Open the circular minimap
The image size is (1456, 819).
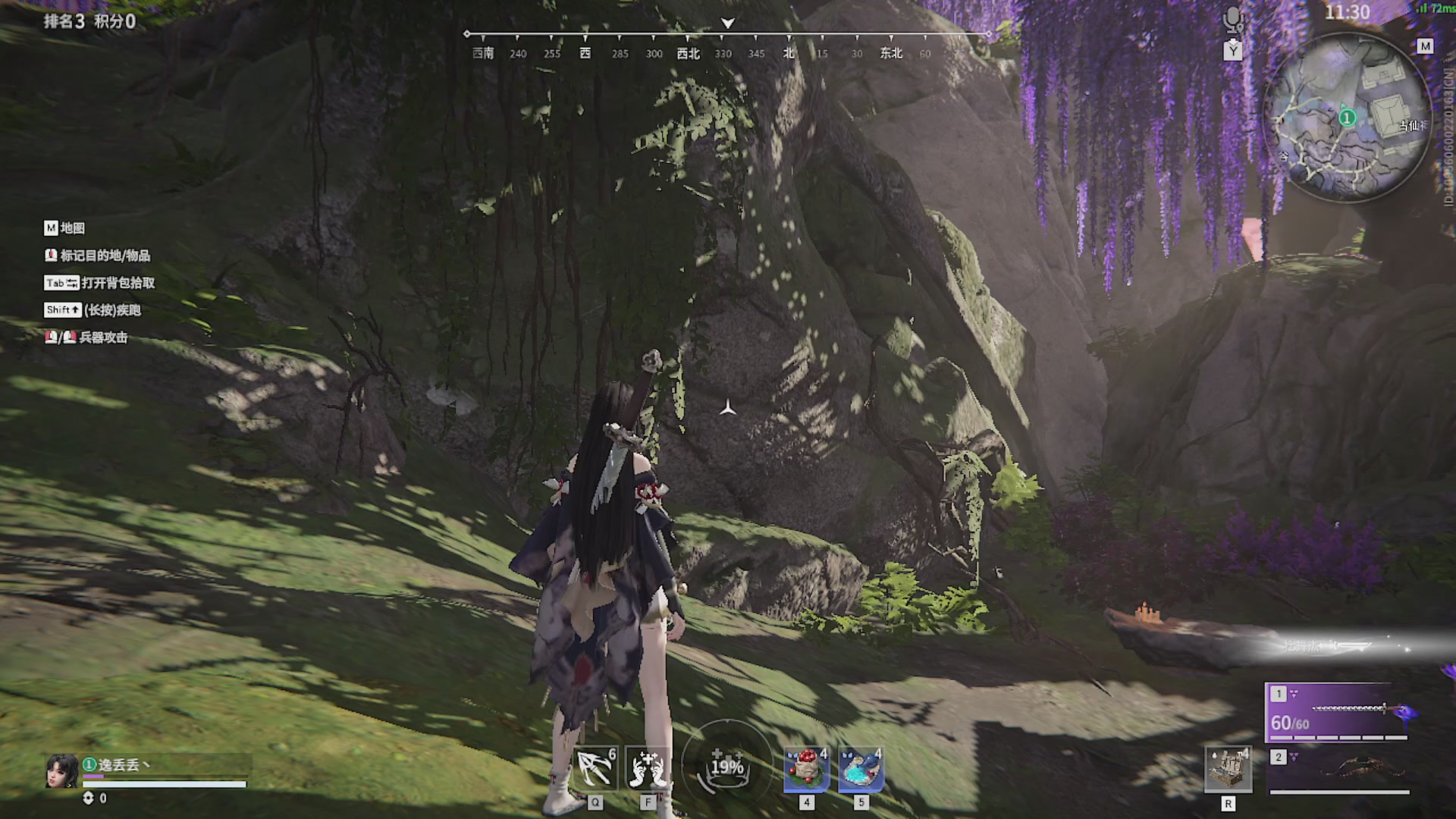[x=1348, y=120]
